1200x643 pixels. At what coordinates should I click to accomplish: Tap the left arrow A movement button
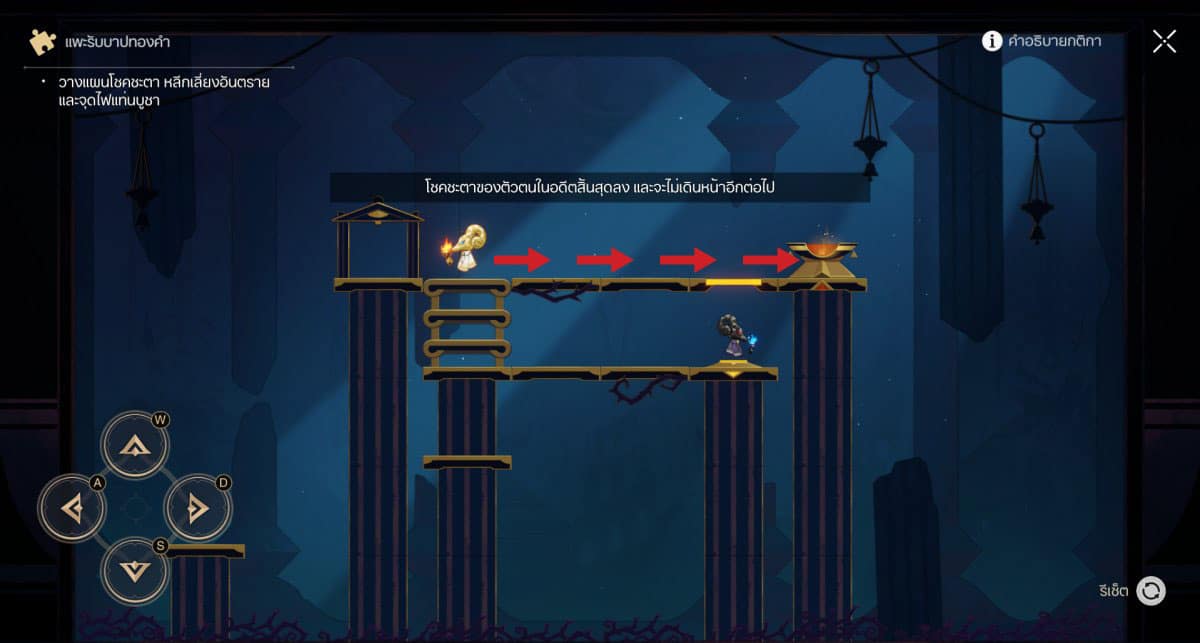(72, 508)
